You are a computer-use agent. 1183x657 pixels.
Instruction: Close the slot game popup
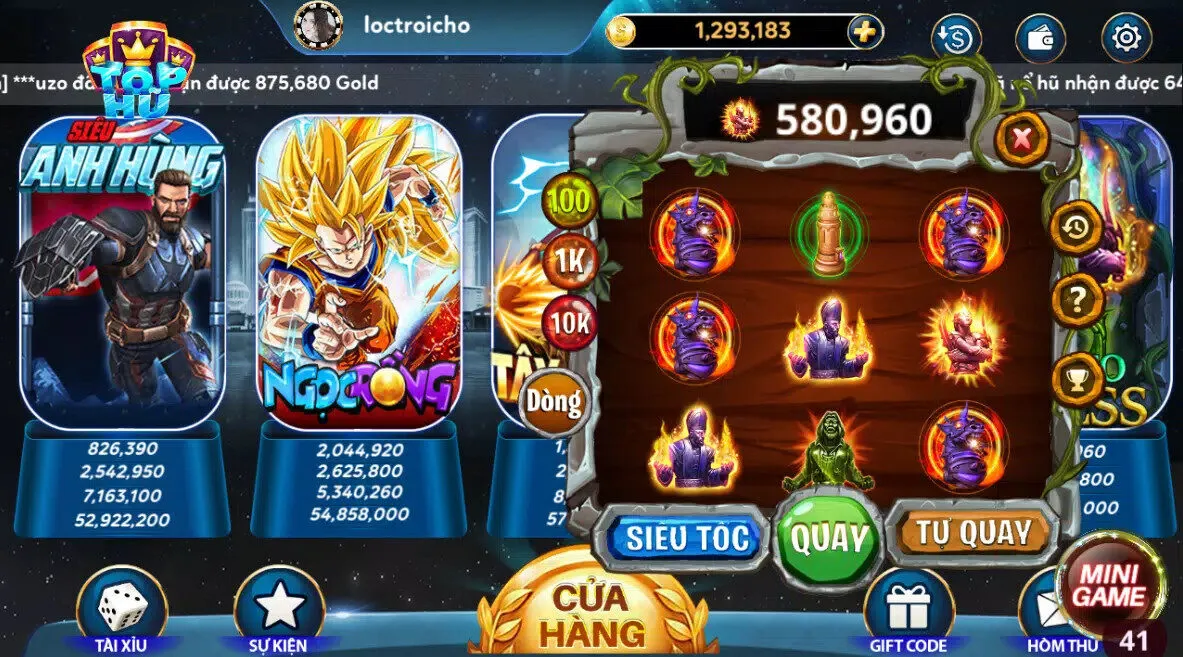pos(1021,139)
